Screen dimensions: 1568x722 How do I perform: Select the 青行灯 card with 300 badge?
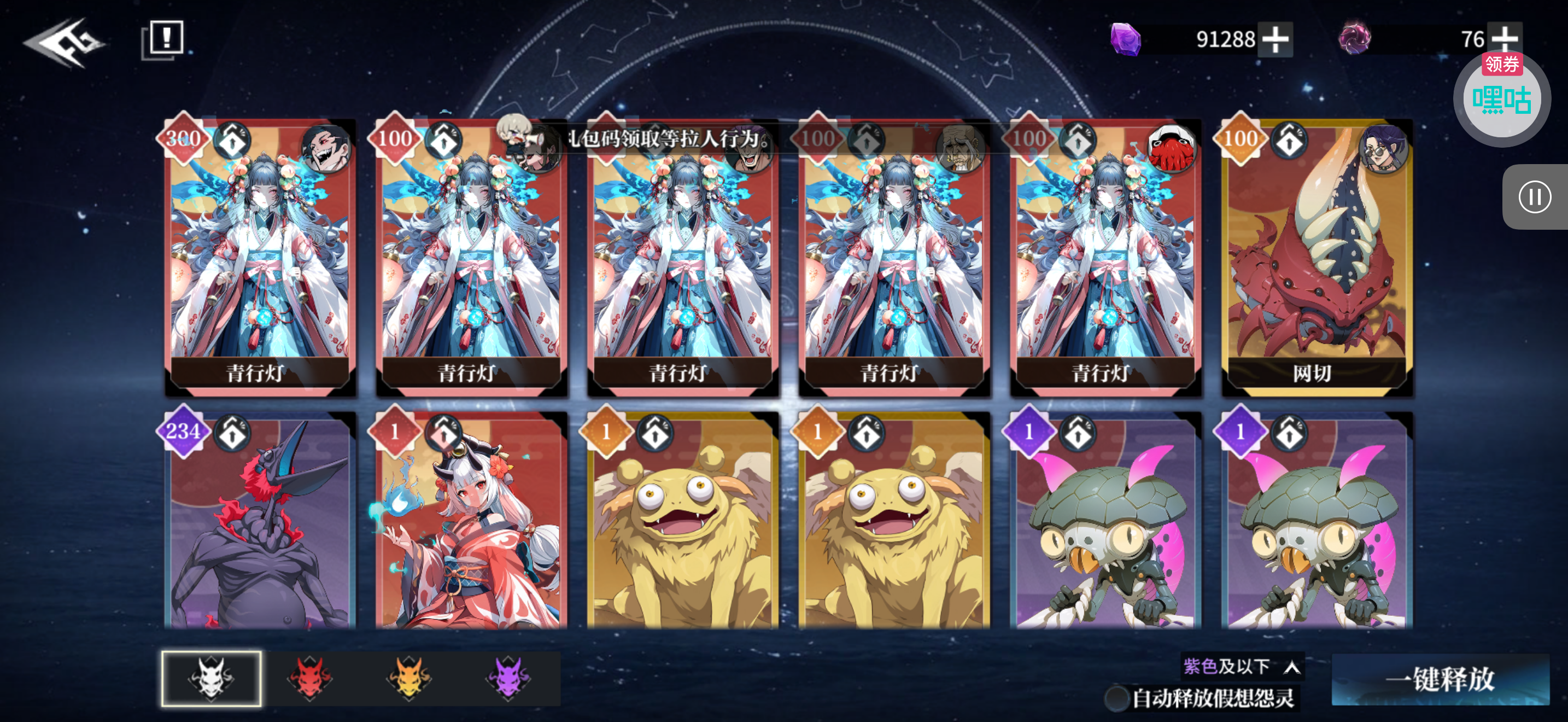click(260, 255)
